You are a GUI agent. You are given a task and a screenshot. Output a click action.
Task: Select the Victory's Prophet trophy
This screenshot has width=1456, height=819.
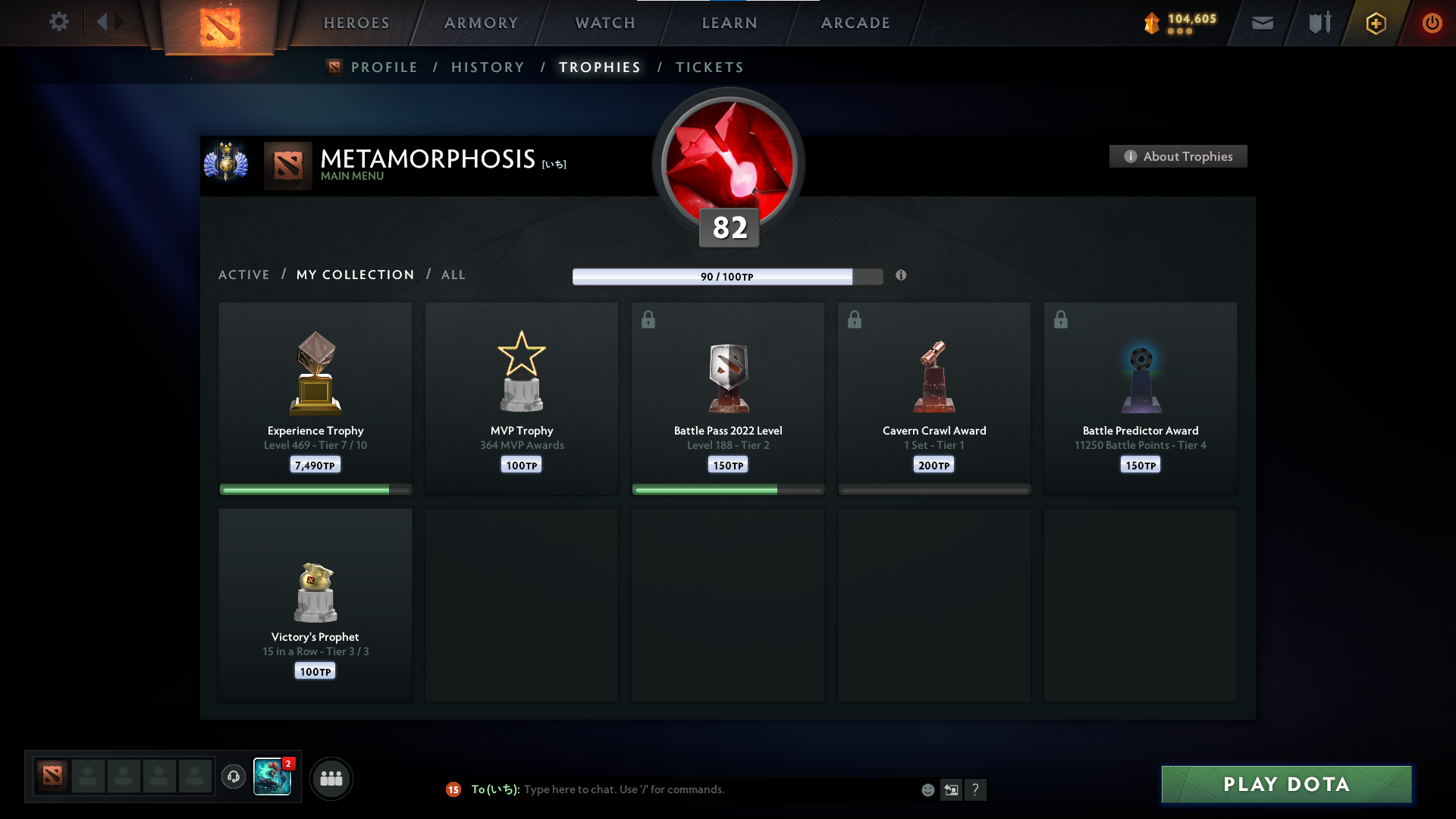click(315, 603)
